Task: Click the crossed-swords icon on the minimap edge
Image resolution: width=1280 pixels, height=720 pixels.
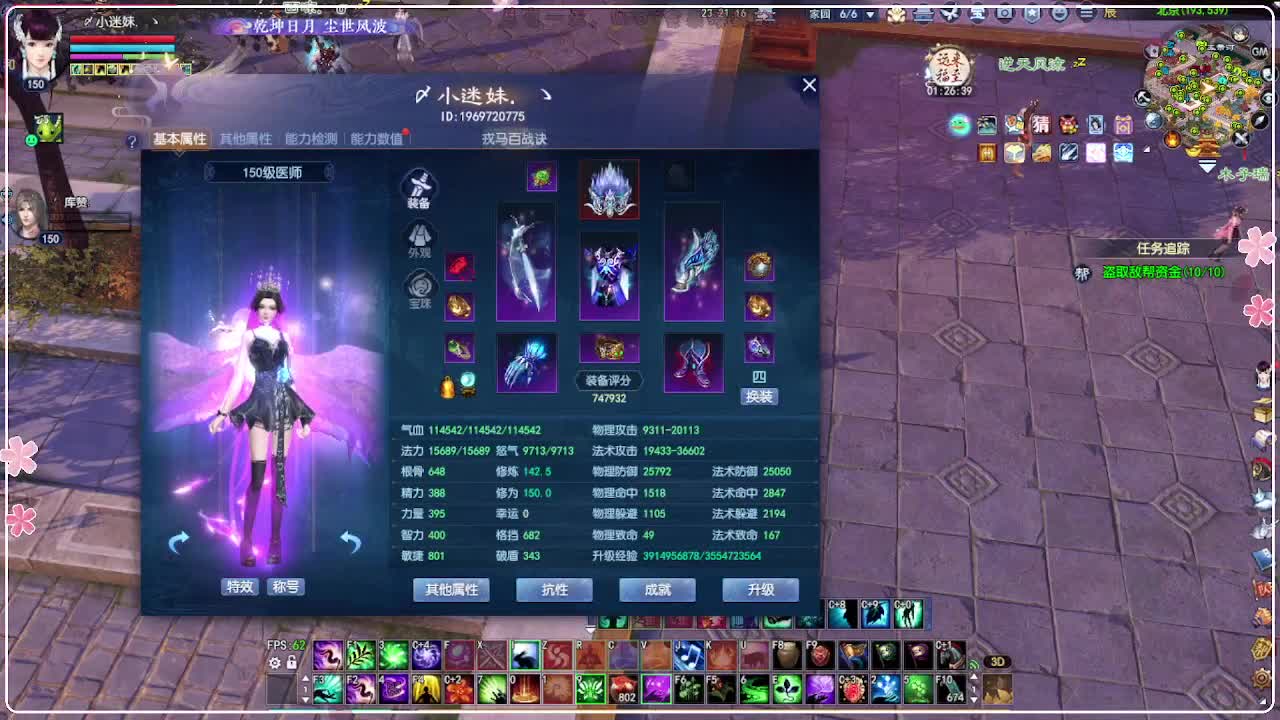Action: click(x=1241, y=140)
